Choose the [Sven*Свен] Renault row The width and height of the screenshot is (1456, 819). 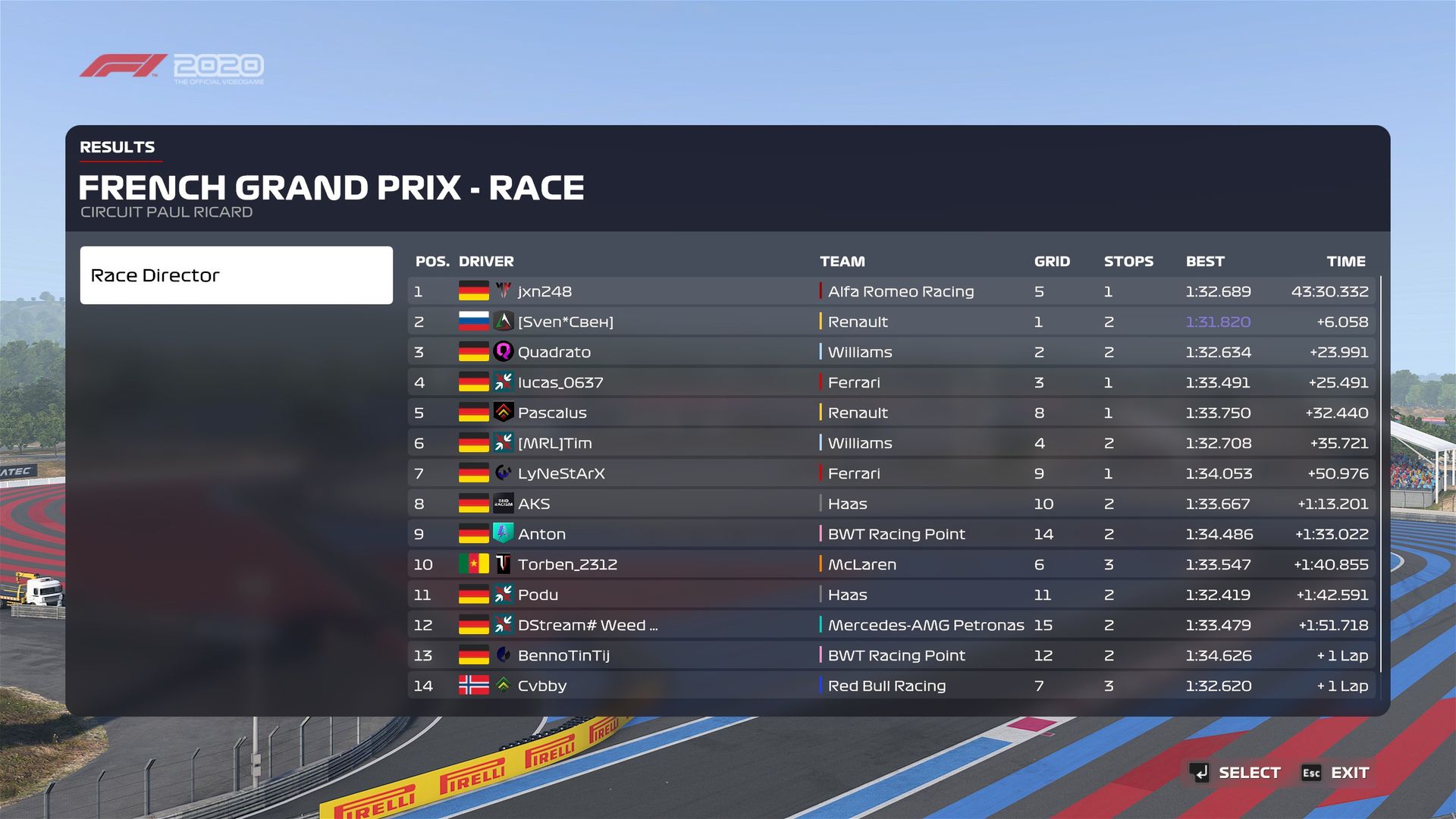(891, 322)
